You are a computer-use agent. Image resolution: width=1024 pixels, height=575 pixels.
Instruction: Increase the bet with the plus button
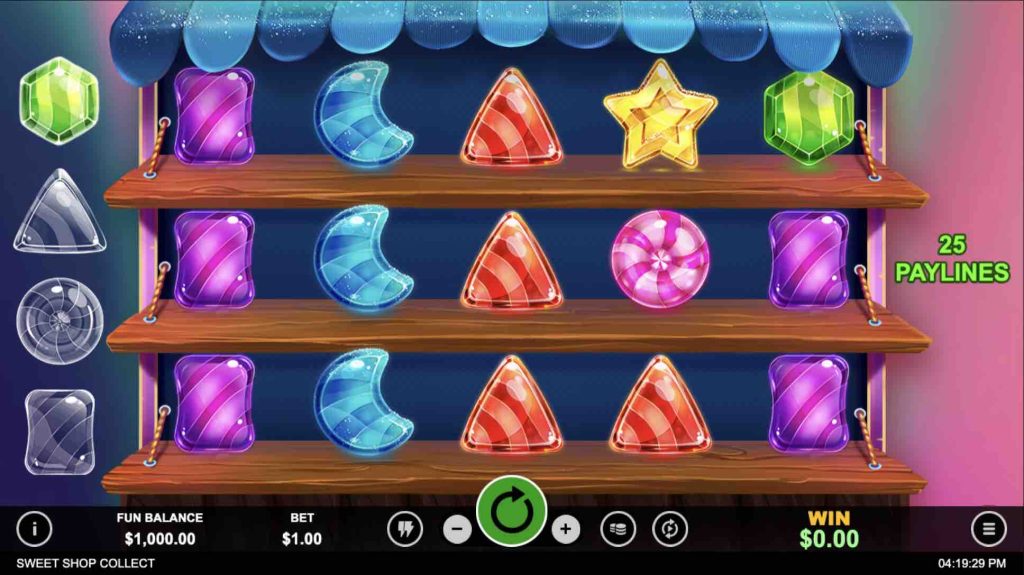[x=566, y=529]
